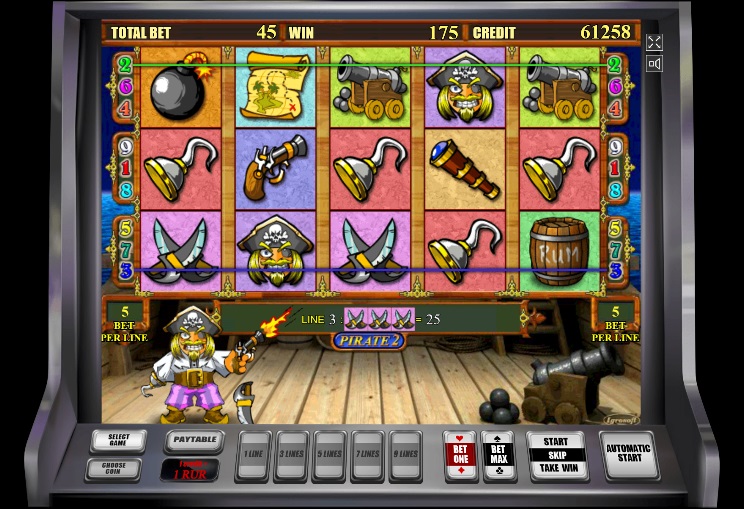Select the 1 Line button

(x=252, y=456)
